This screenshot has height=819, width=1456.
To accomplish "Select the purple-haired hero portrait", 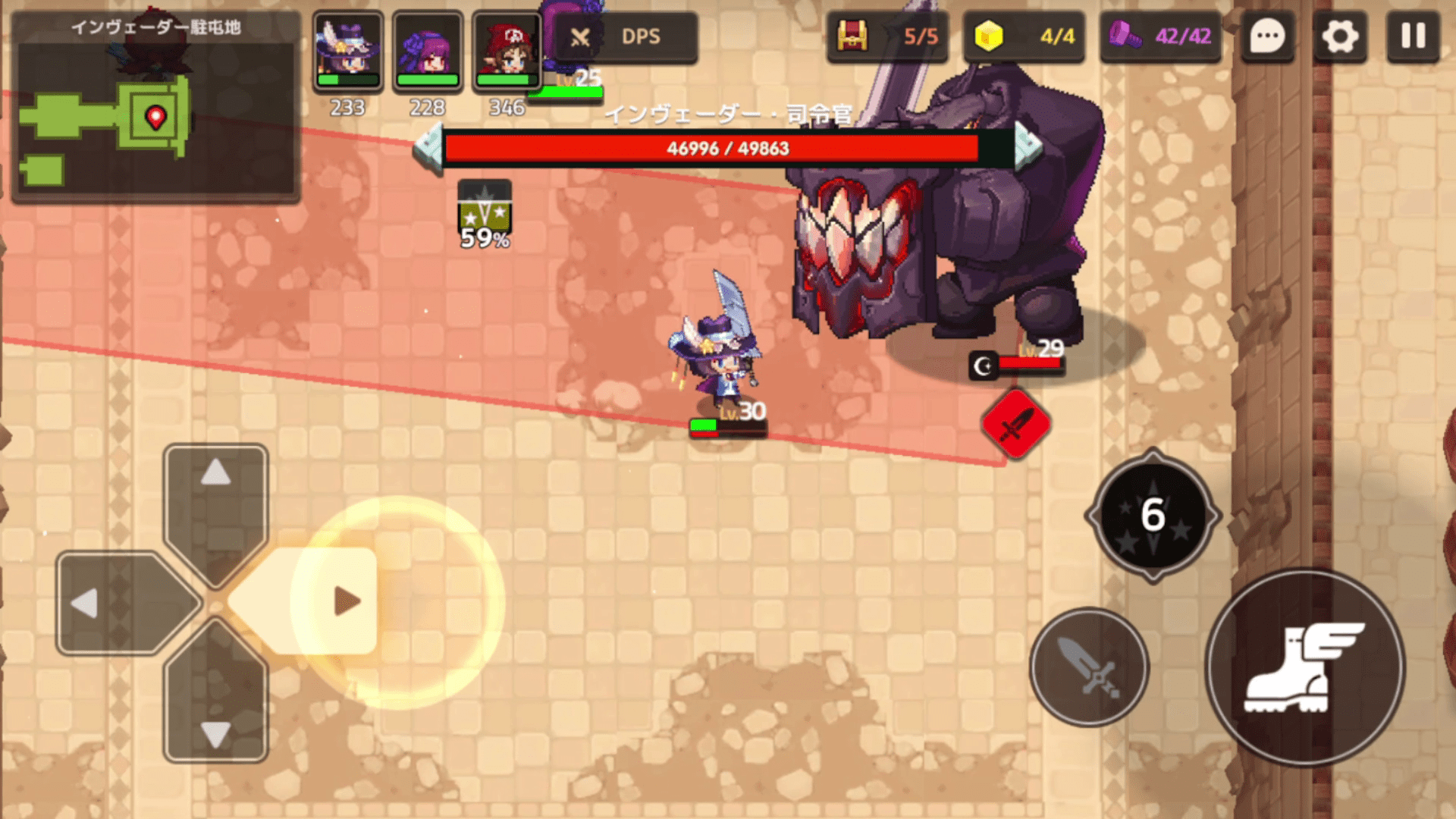I will point(428,50).
